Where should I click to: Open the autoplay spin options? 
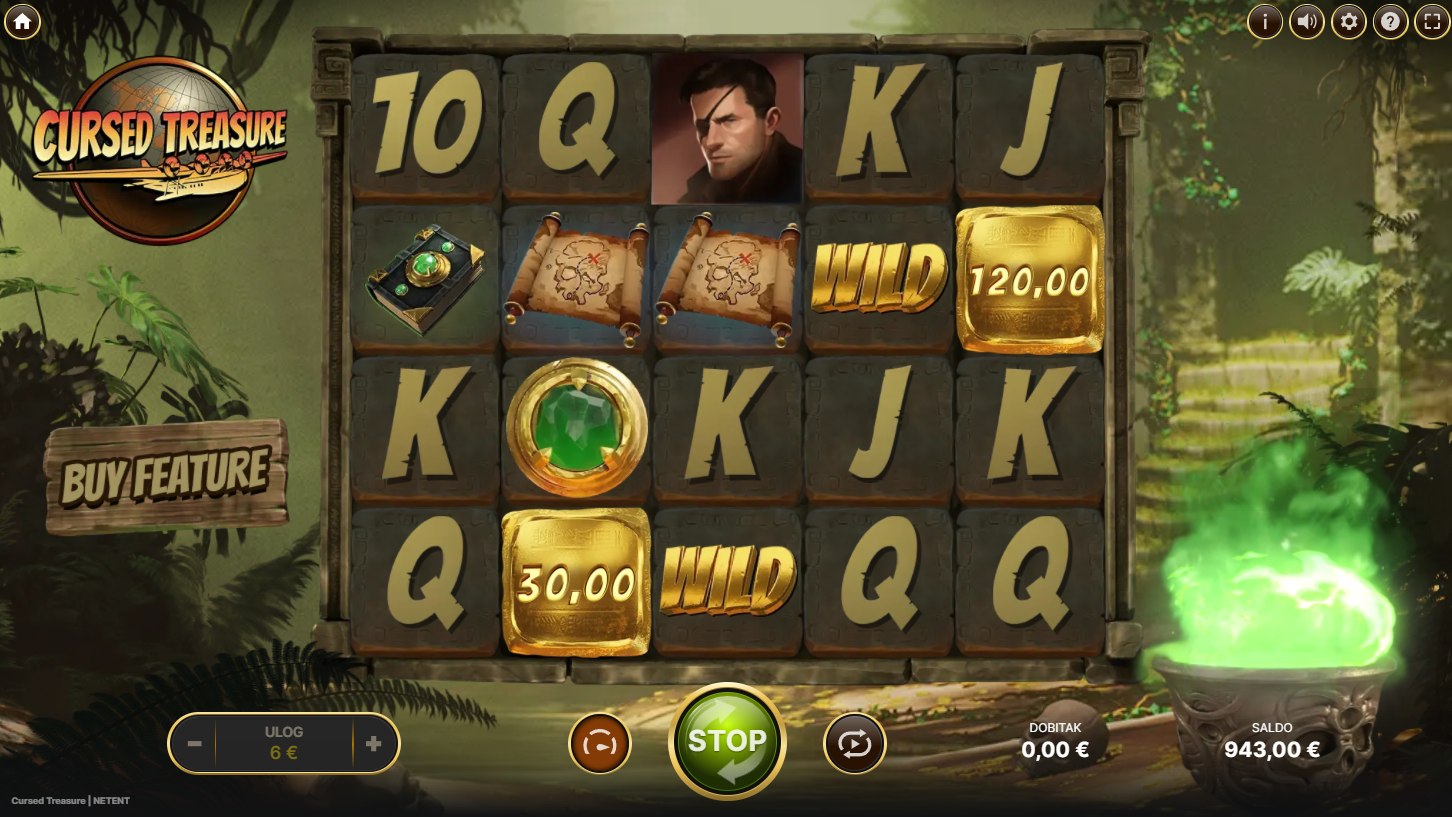855,744
